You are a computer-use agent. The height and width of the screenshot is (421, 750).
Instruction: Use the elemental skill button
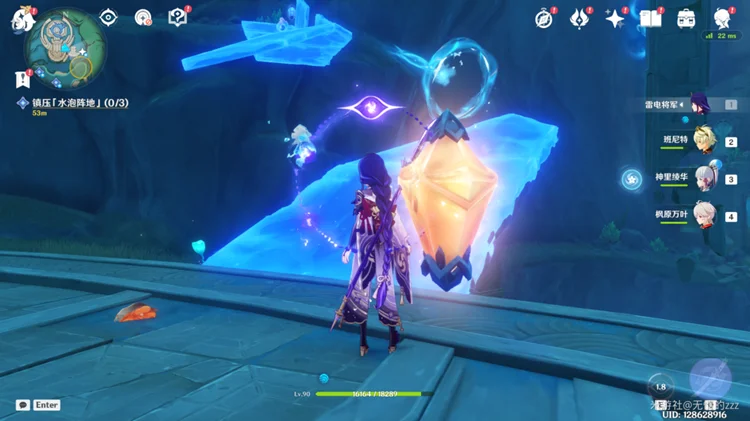point(660,388)
